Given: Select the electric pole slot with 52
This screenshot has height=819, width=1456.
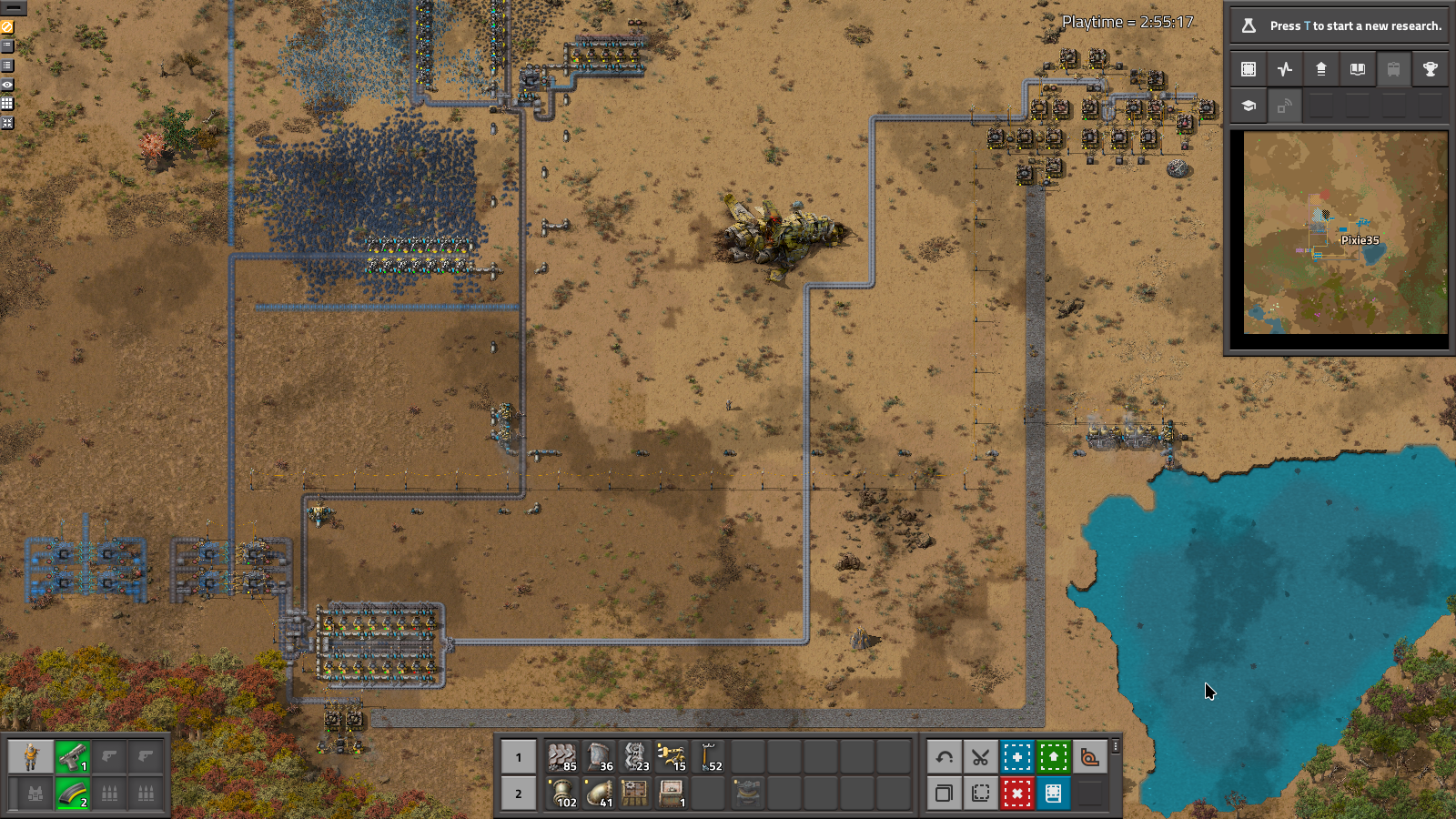Looking at the screenshot, I should (x=708, y=756).
